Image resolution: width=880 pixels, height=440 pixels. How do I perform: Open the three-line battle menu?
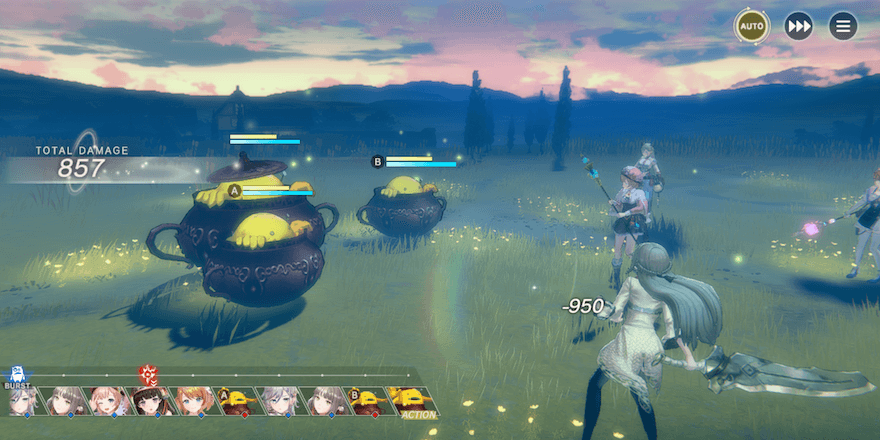[843, 25]
